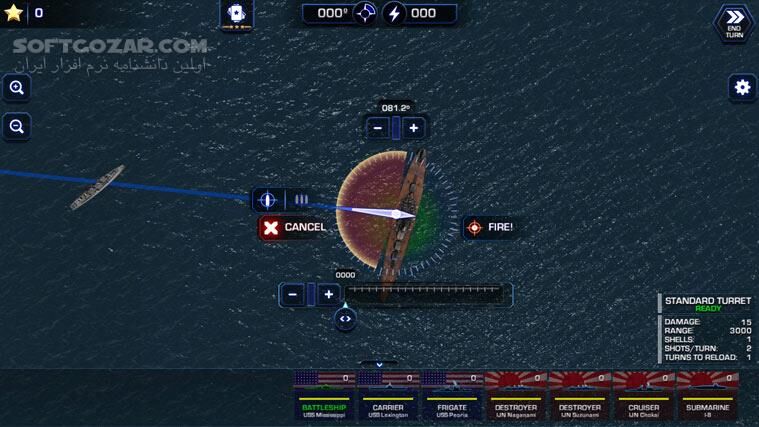
Task: Choose the turret crosshair weapon icon
Action: click(x=267, y=200)
